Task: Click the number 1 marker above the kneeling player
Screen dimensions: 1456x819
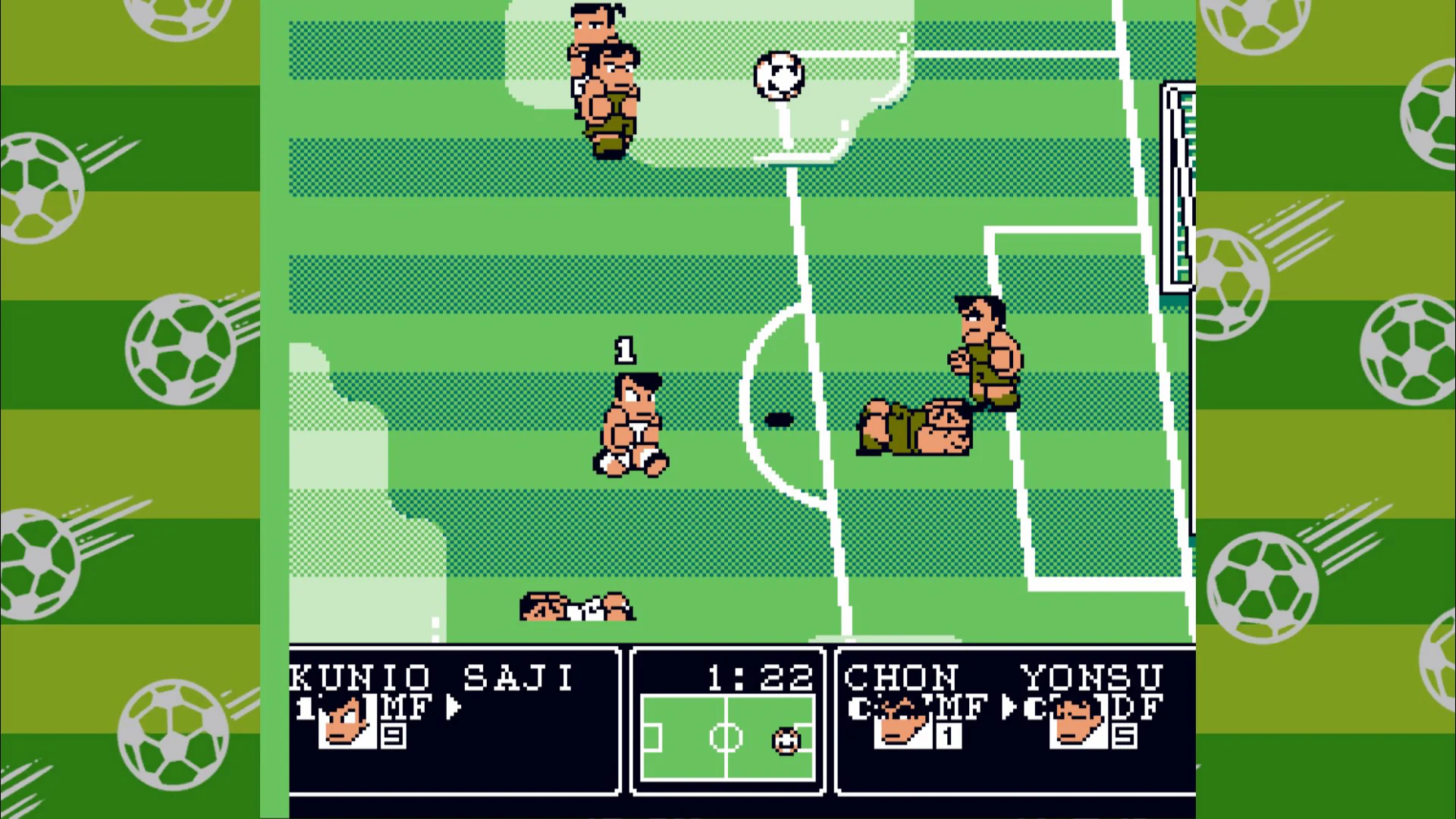Action: click(x=625, y=349)
